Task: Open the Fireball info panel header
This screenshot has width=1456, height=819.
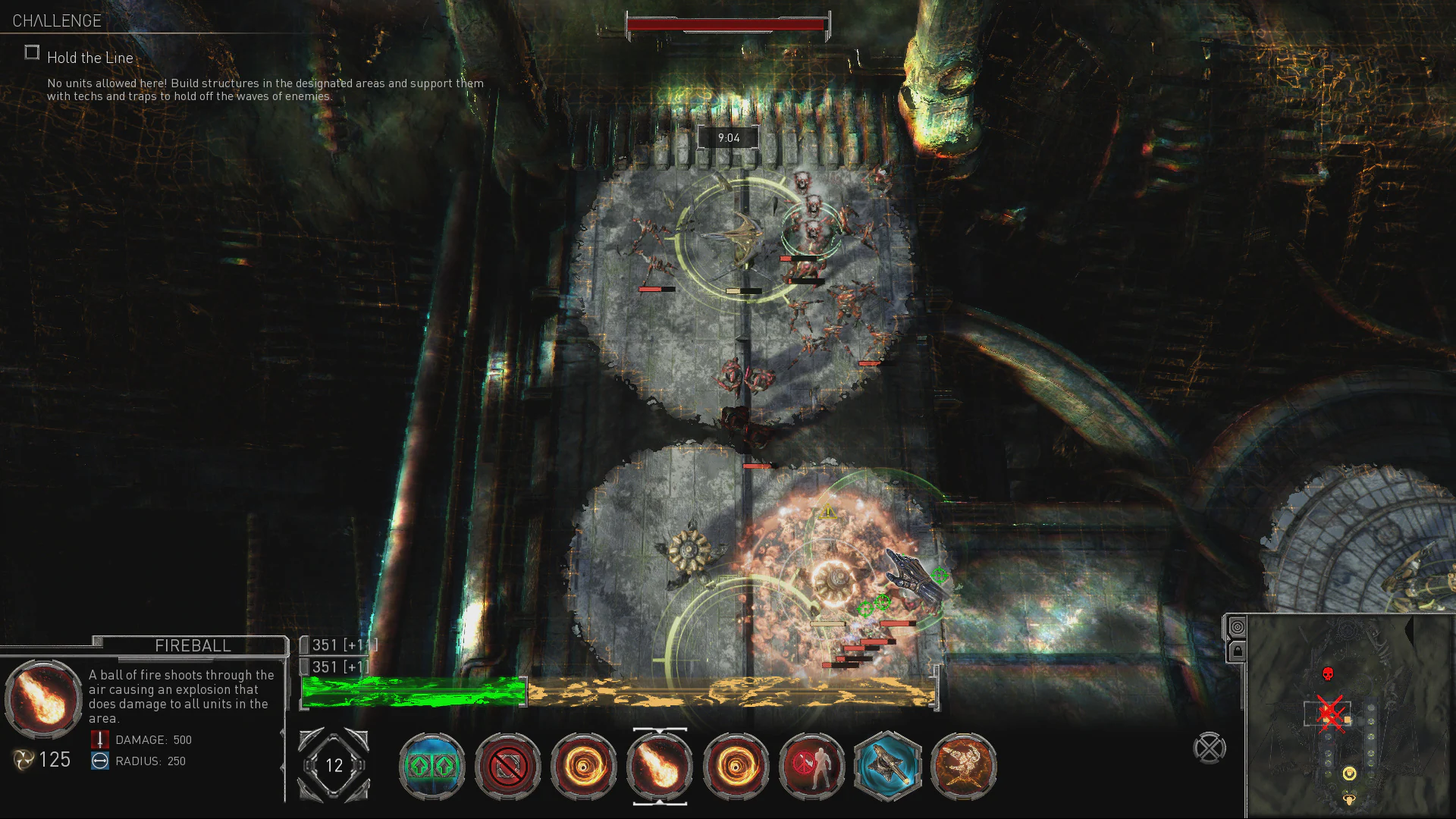Action: [x=192, y=645]
